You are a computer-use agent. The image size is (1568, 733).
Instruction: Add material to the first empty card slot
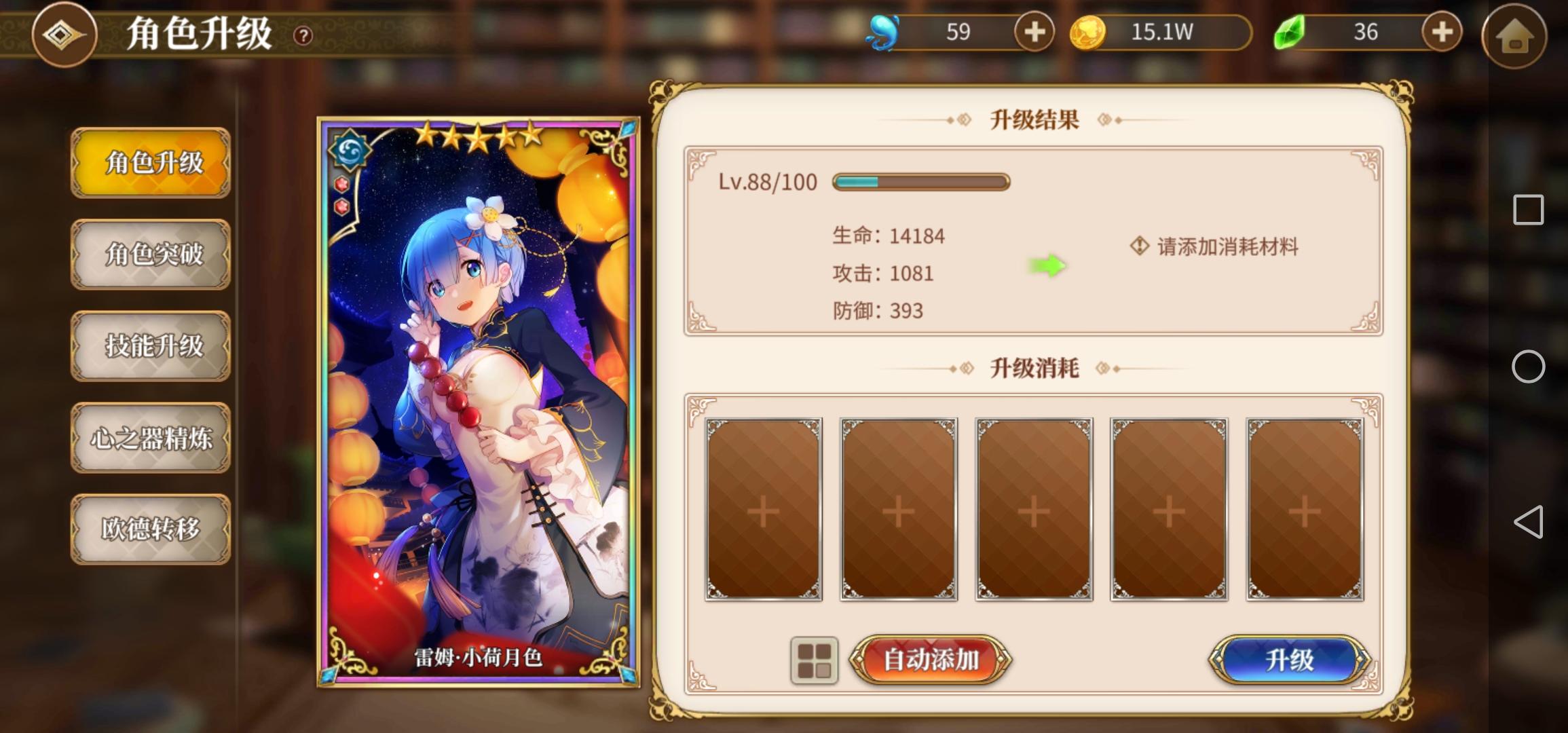[763, 510]
